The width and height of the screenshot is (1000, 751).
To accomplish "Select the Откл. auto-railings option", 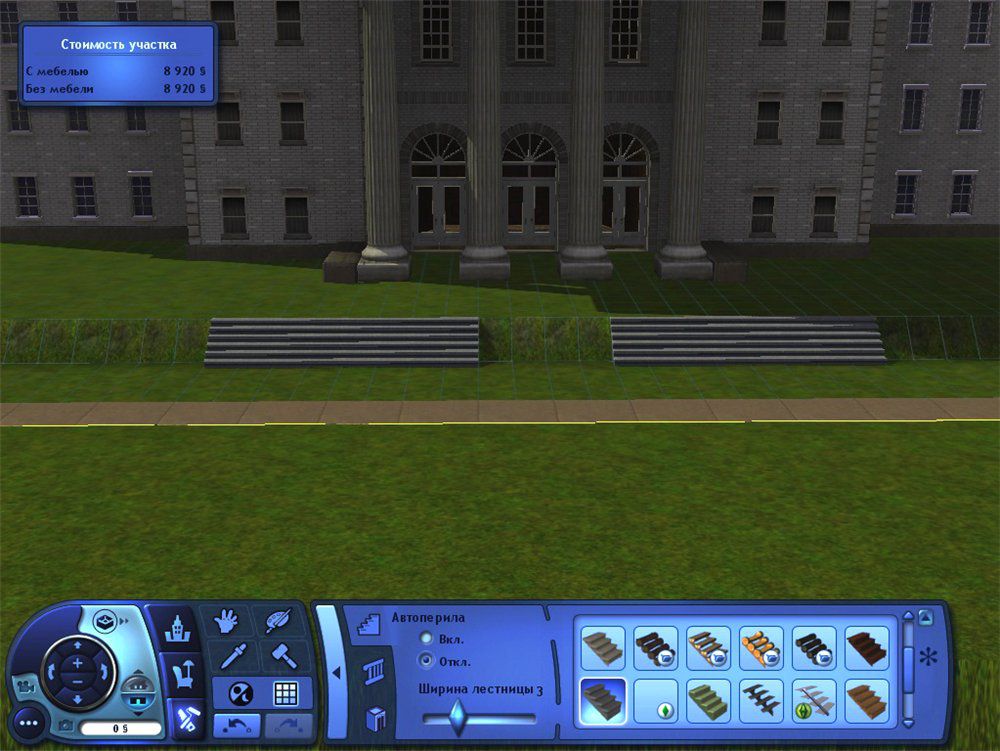I will point(427,661).
